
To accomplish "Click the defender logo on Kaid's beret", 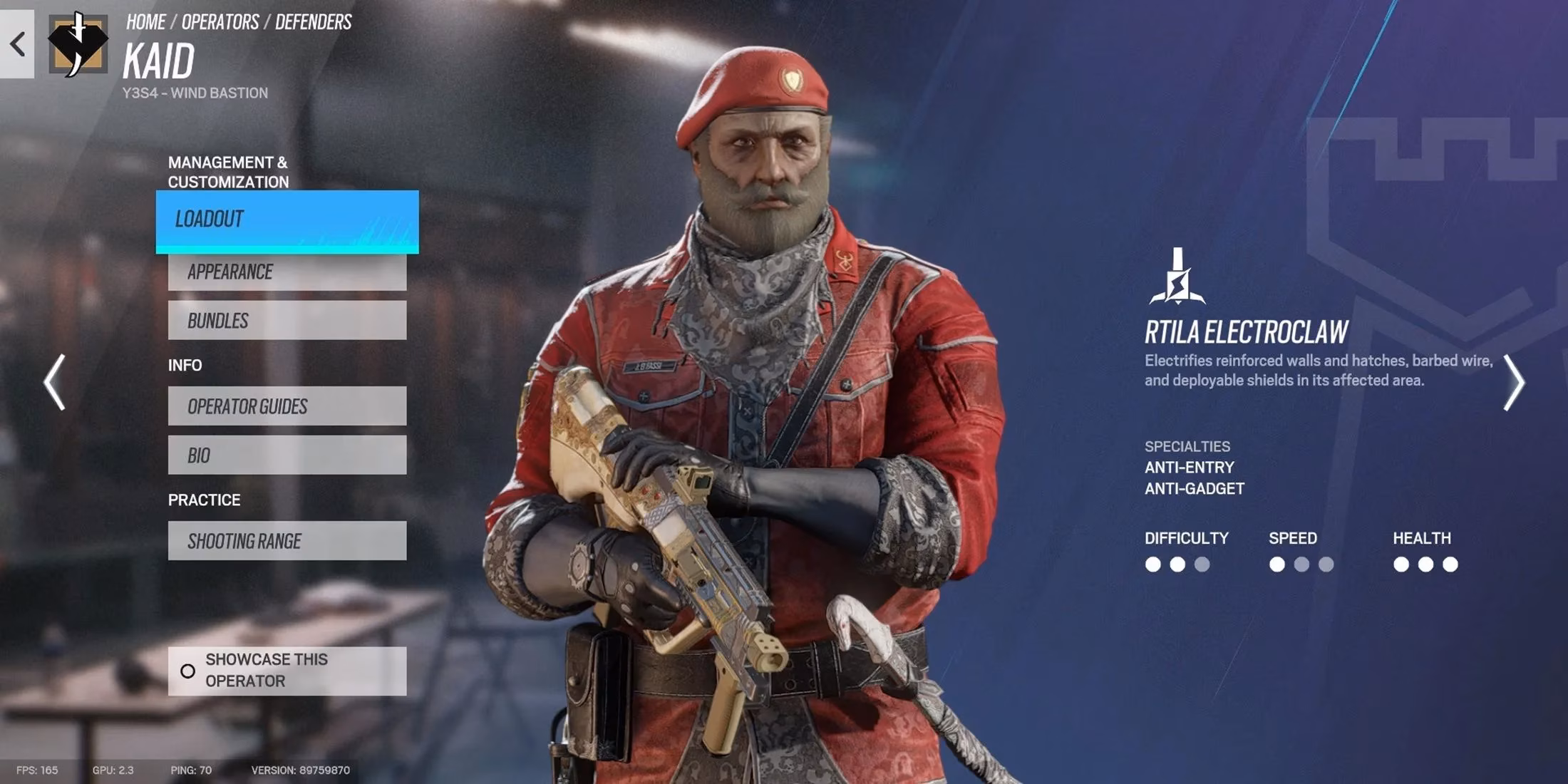I will coord(791,78).
